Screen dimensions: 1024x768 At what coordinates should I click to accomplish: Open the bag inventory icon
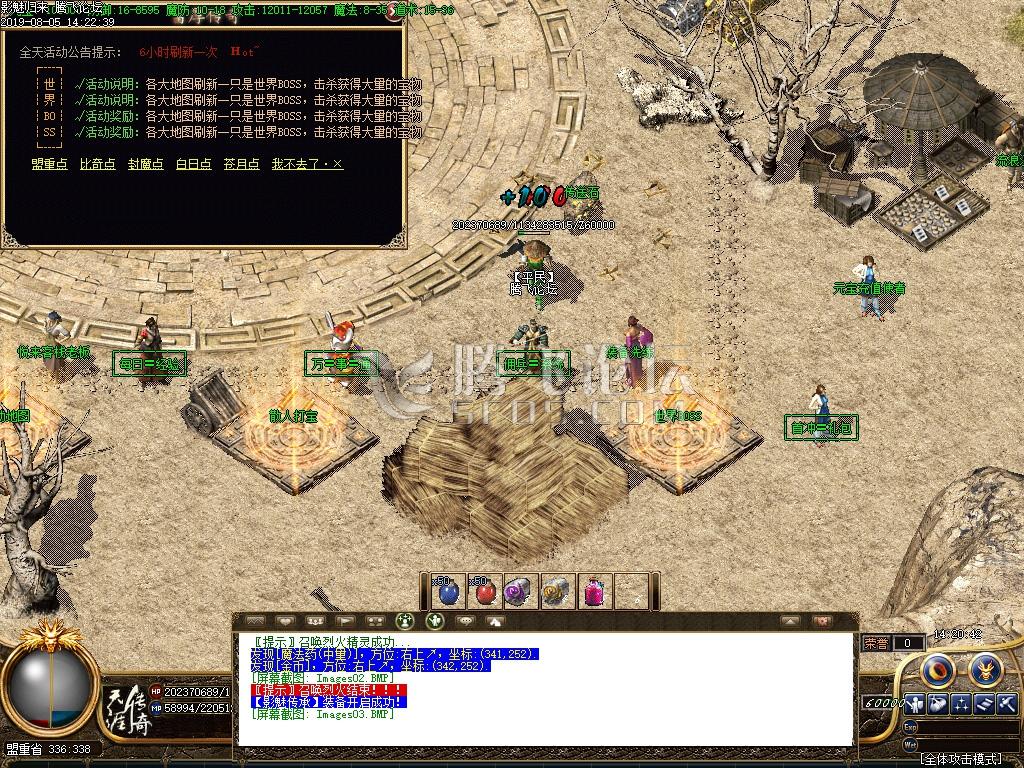pyautogui.click(x=938, y=703)
